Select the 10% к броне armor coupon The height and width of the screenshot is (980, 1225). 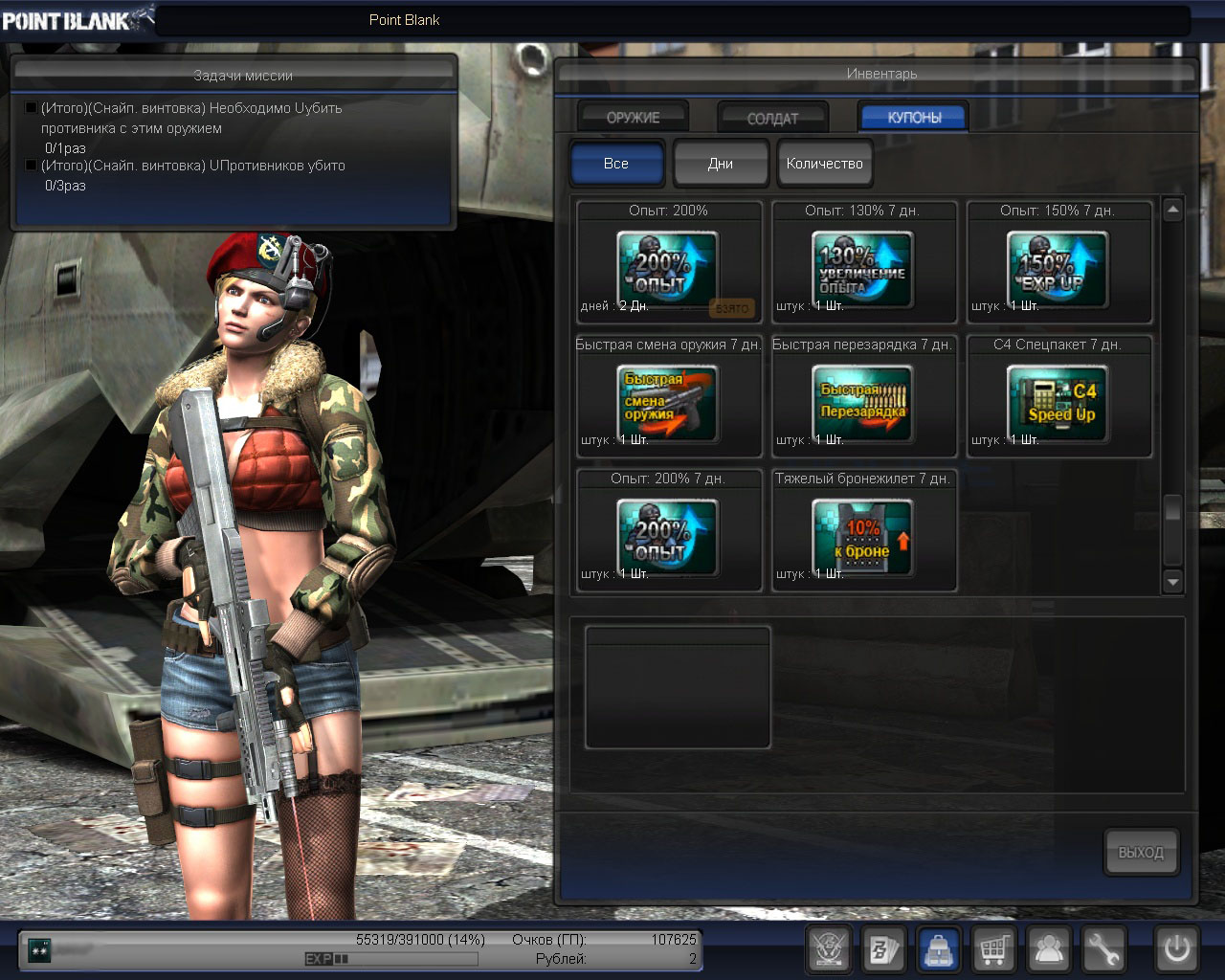tap(863, 537)
